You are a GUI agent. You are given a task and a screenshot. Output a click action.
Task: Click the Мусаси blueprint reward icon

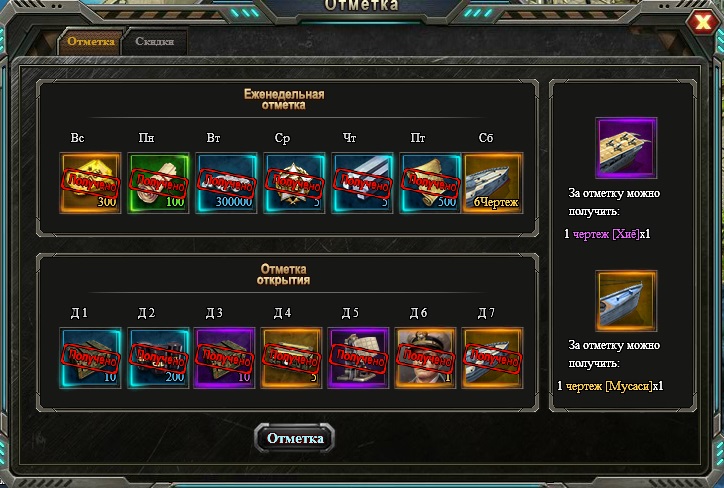click(626, 300)
